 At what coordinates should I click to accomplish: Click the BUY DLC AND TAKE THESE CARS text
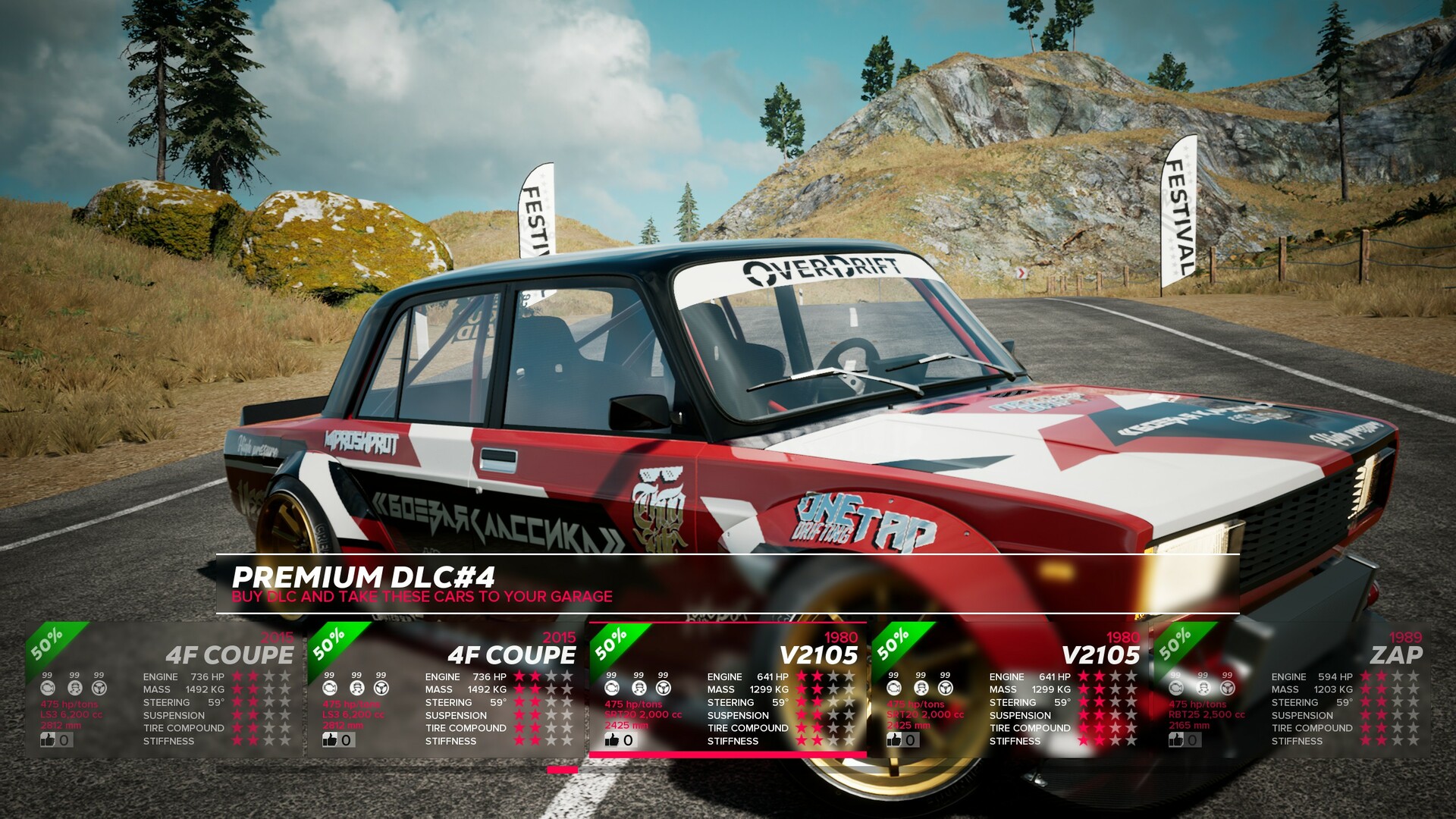(422, 597)
